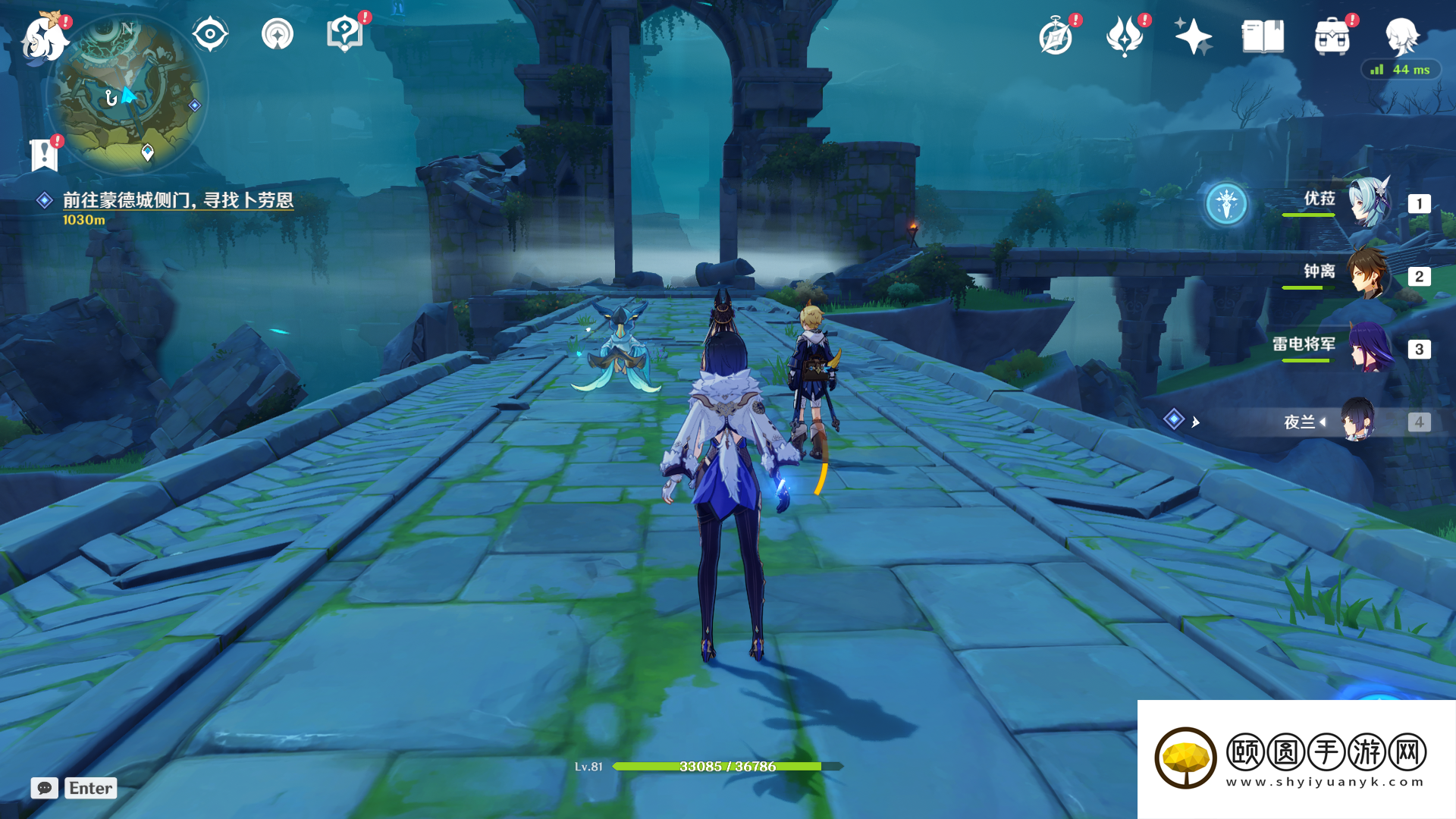Open the inventory backpack icon
Image resolution: width=1456 pixels, height=819 pixels.
[x=1332, y=36]
